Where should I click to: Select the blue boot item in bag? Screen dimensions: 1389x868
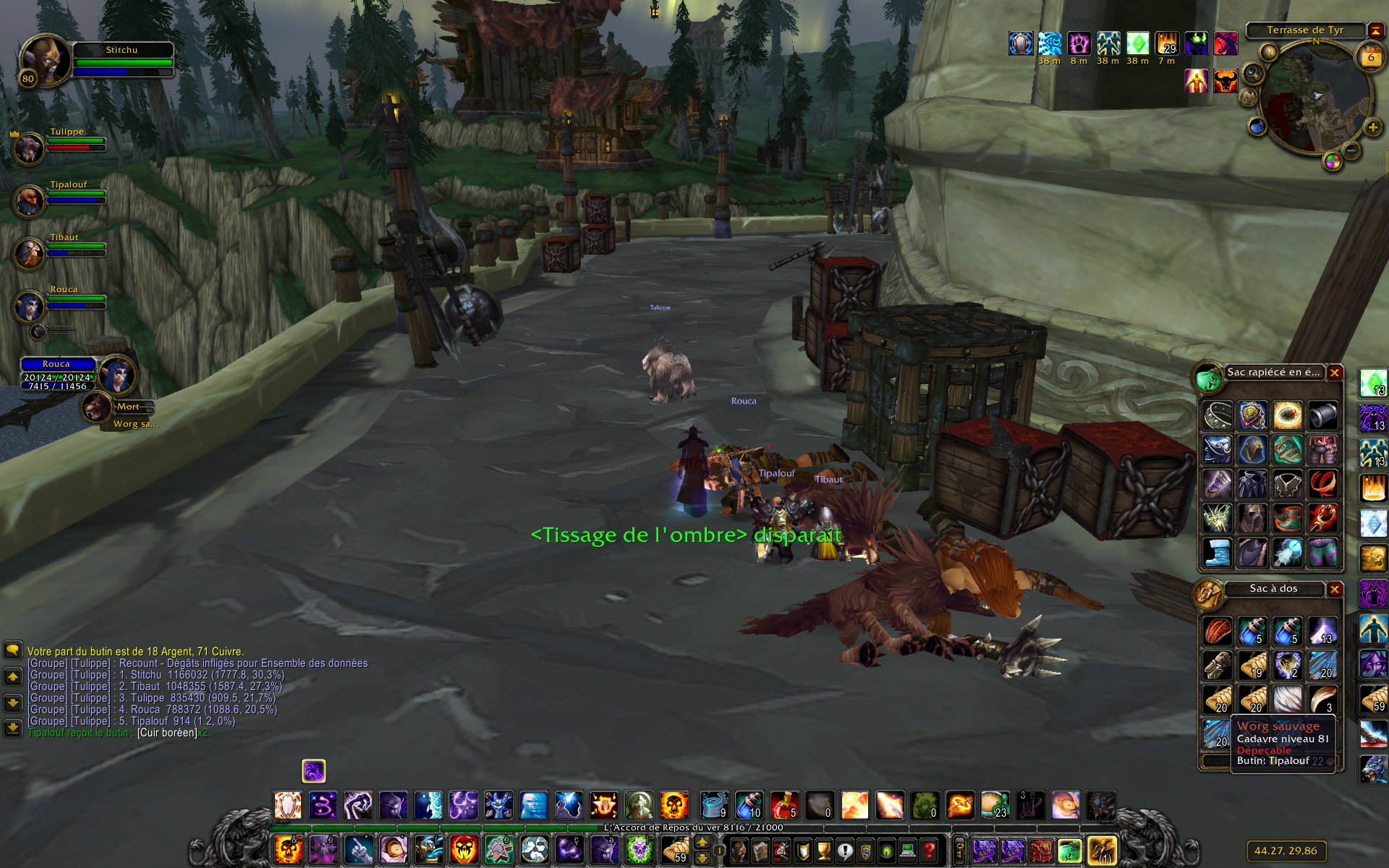coord(1218,552)
